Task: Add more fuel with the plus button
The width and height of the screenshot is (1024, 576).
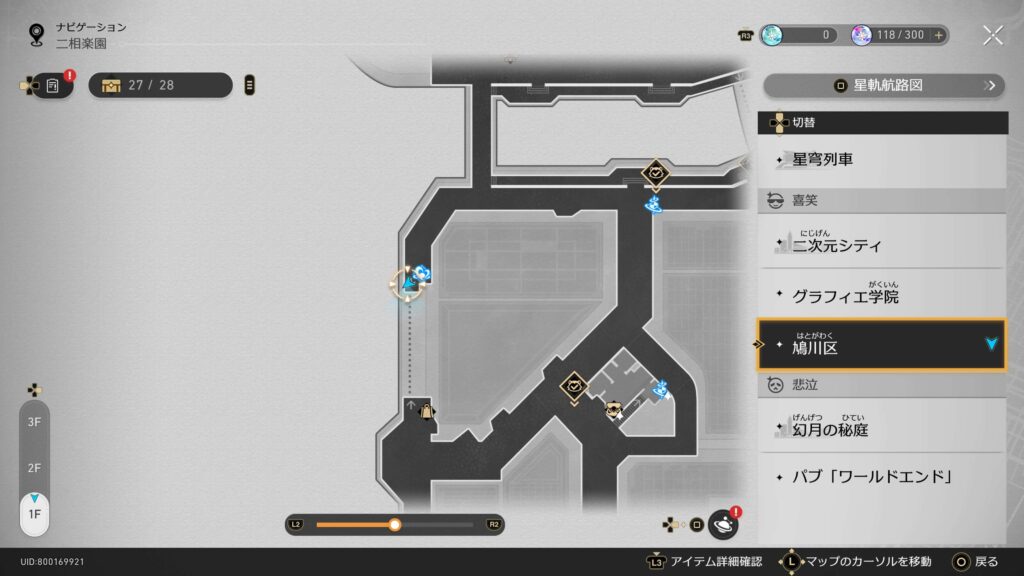Action: pyautogui.click(x=939, y=35)
